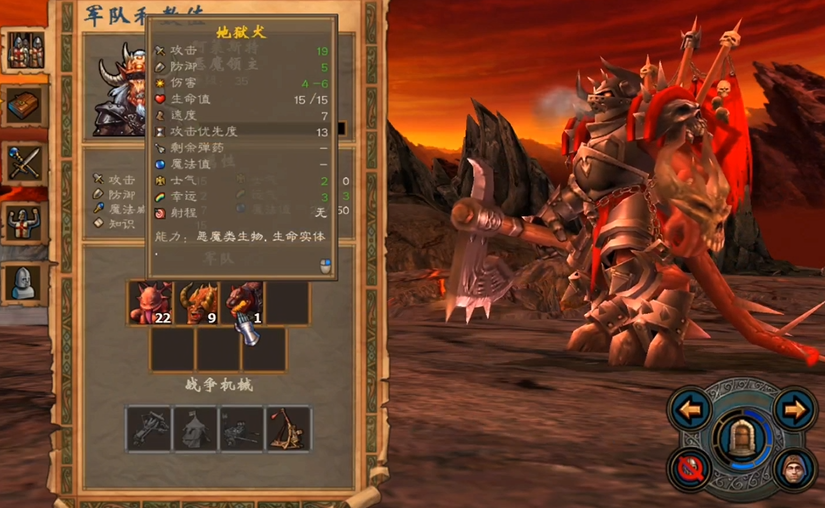Select the cheering knight tab
825x508 pixels.
25,222
